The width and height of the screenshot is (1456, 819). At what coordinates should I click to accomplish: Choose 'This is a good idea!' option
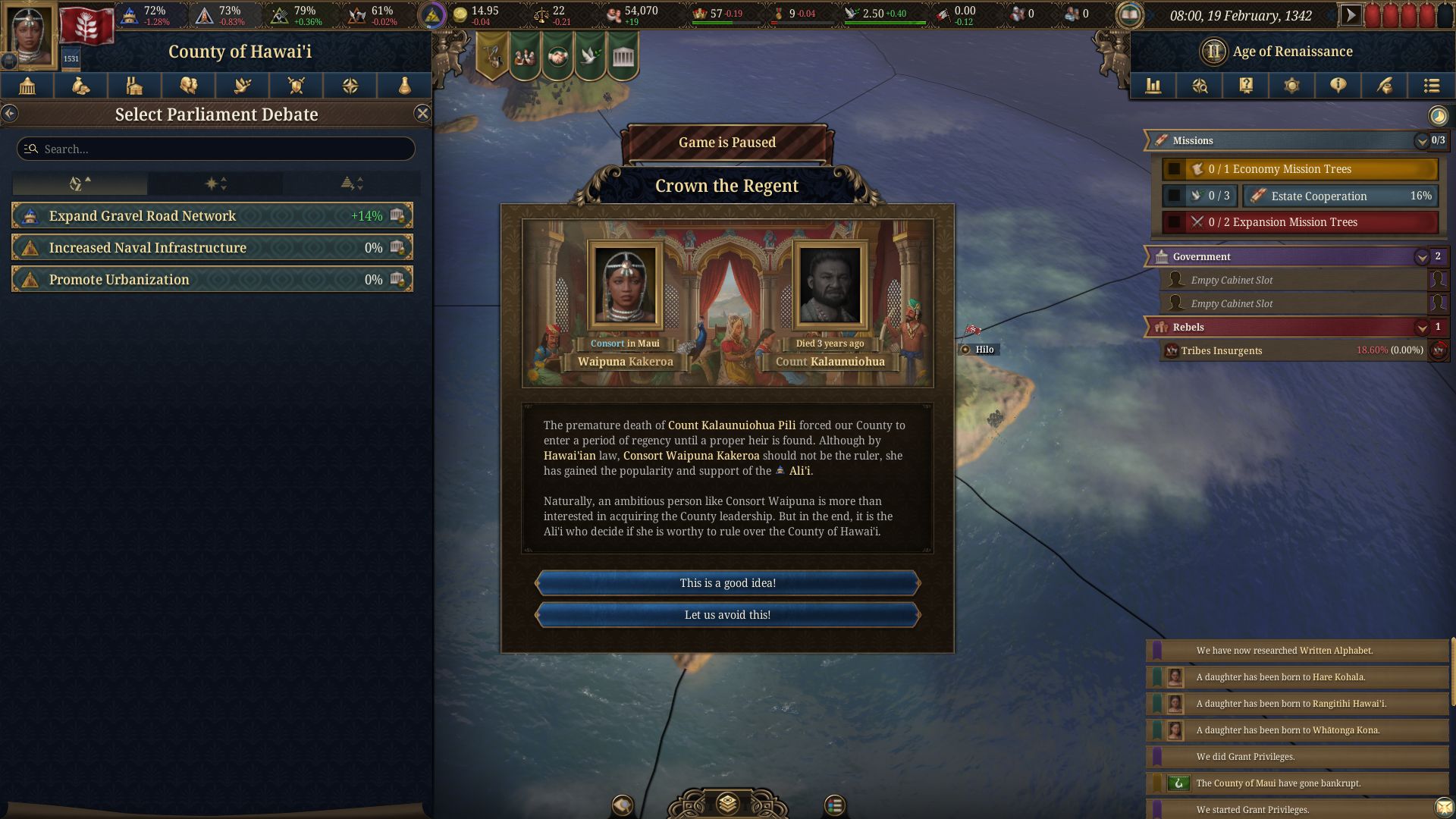point(727,583)
